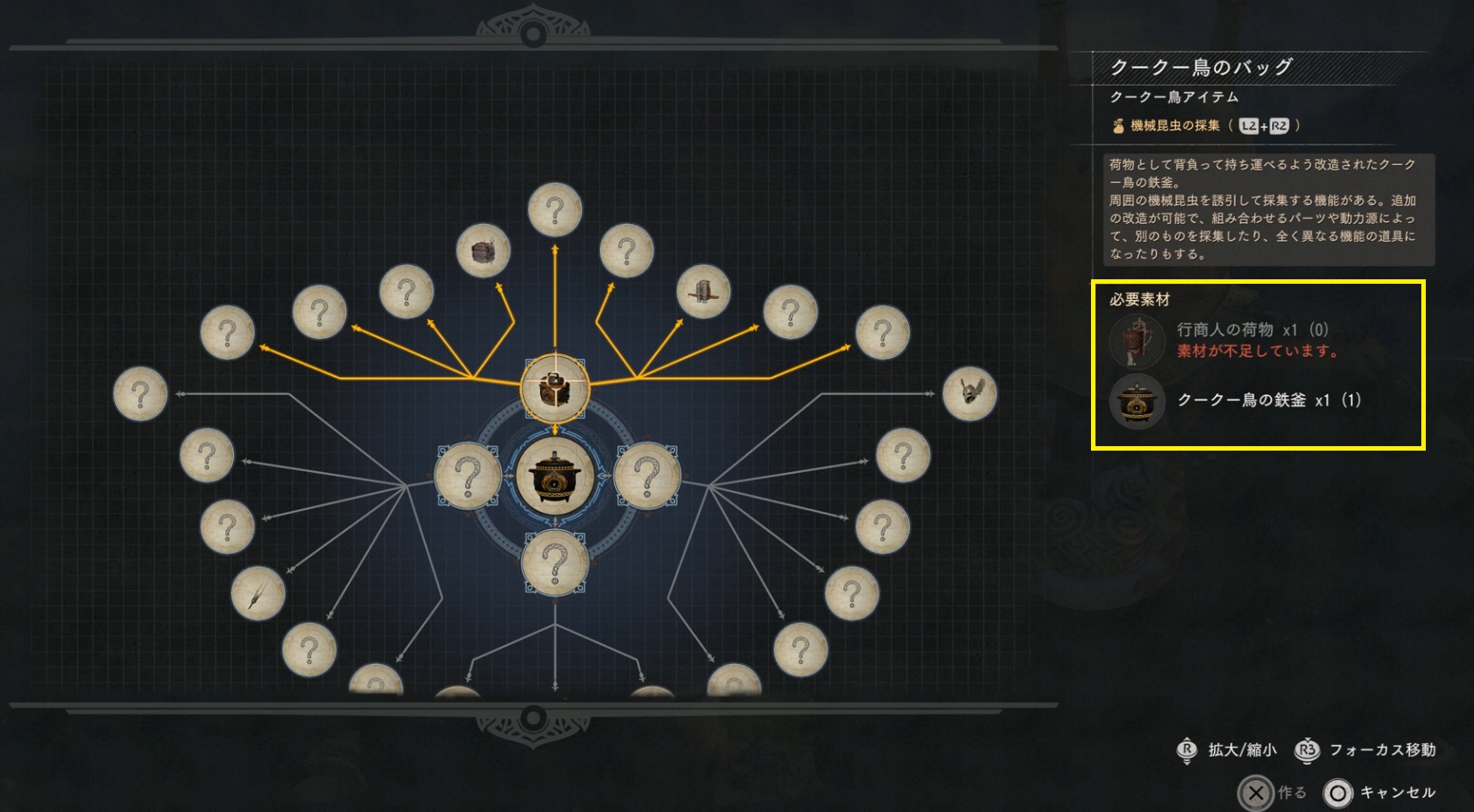Select the feather quill recipe node
The image size is (1474, 812).
(x=258, y=593)
